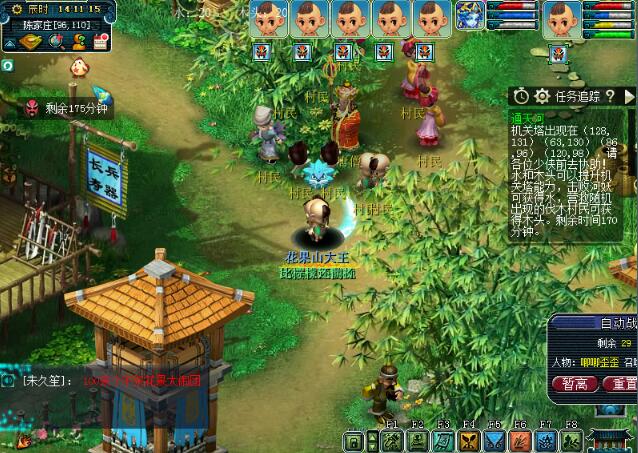
Task: Collapse the quest tracker with the arrow
Action: [629, 96]
